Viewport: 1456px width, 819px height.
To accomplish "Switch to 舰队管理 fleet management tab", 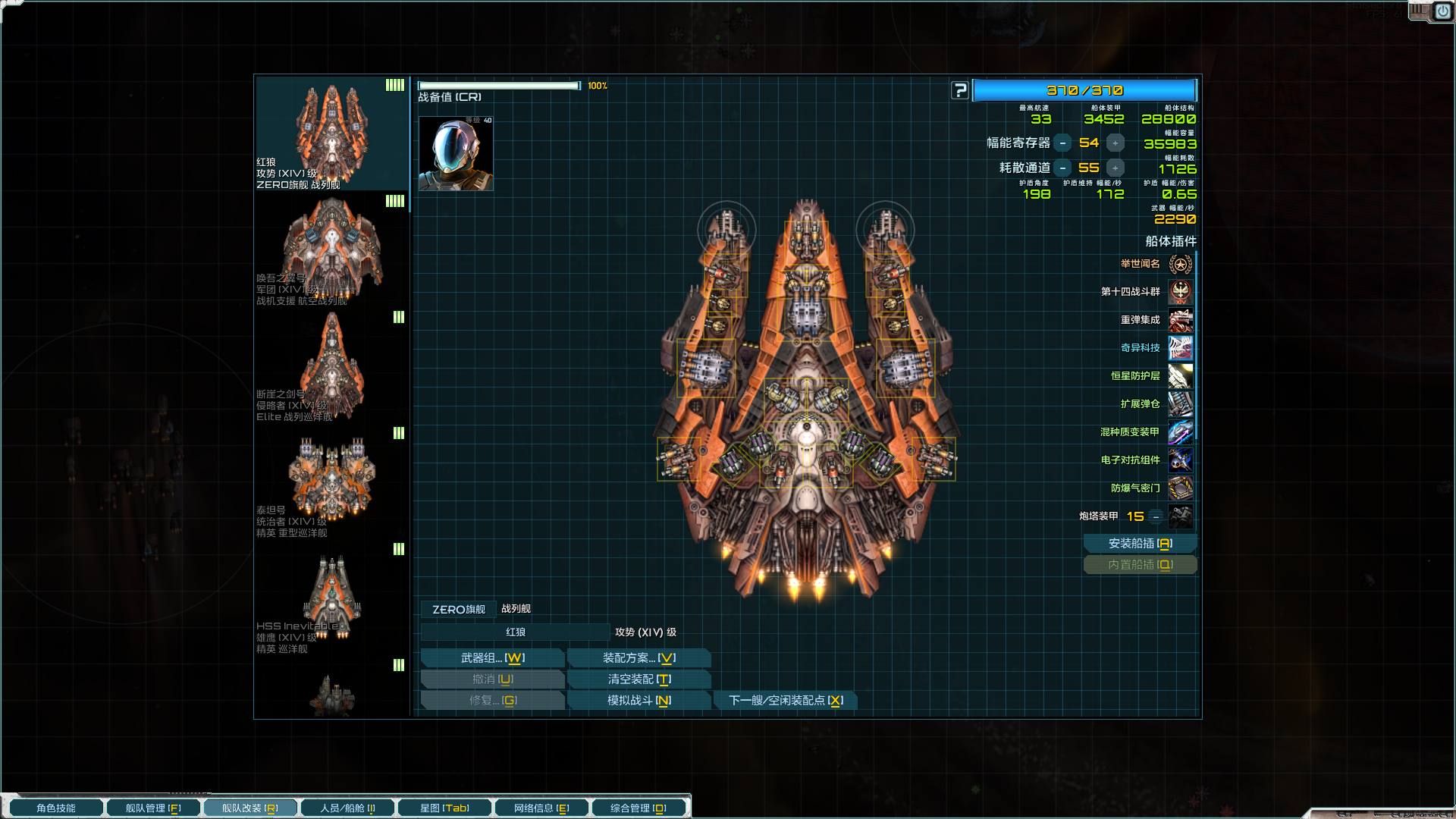I will coord(153,808).
